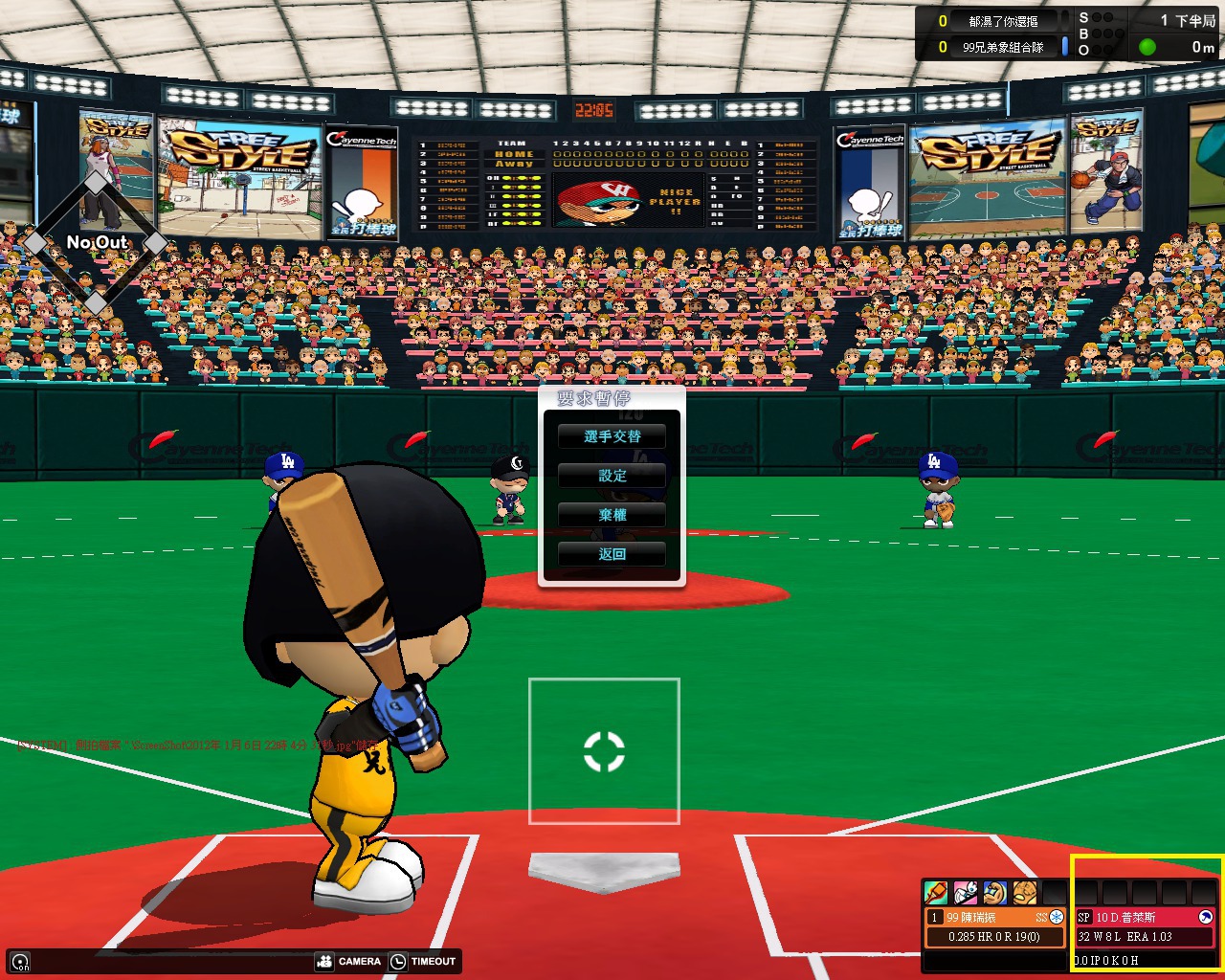Switch view with the CAMERA button

pos(349,961)
